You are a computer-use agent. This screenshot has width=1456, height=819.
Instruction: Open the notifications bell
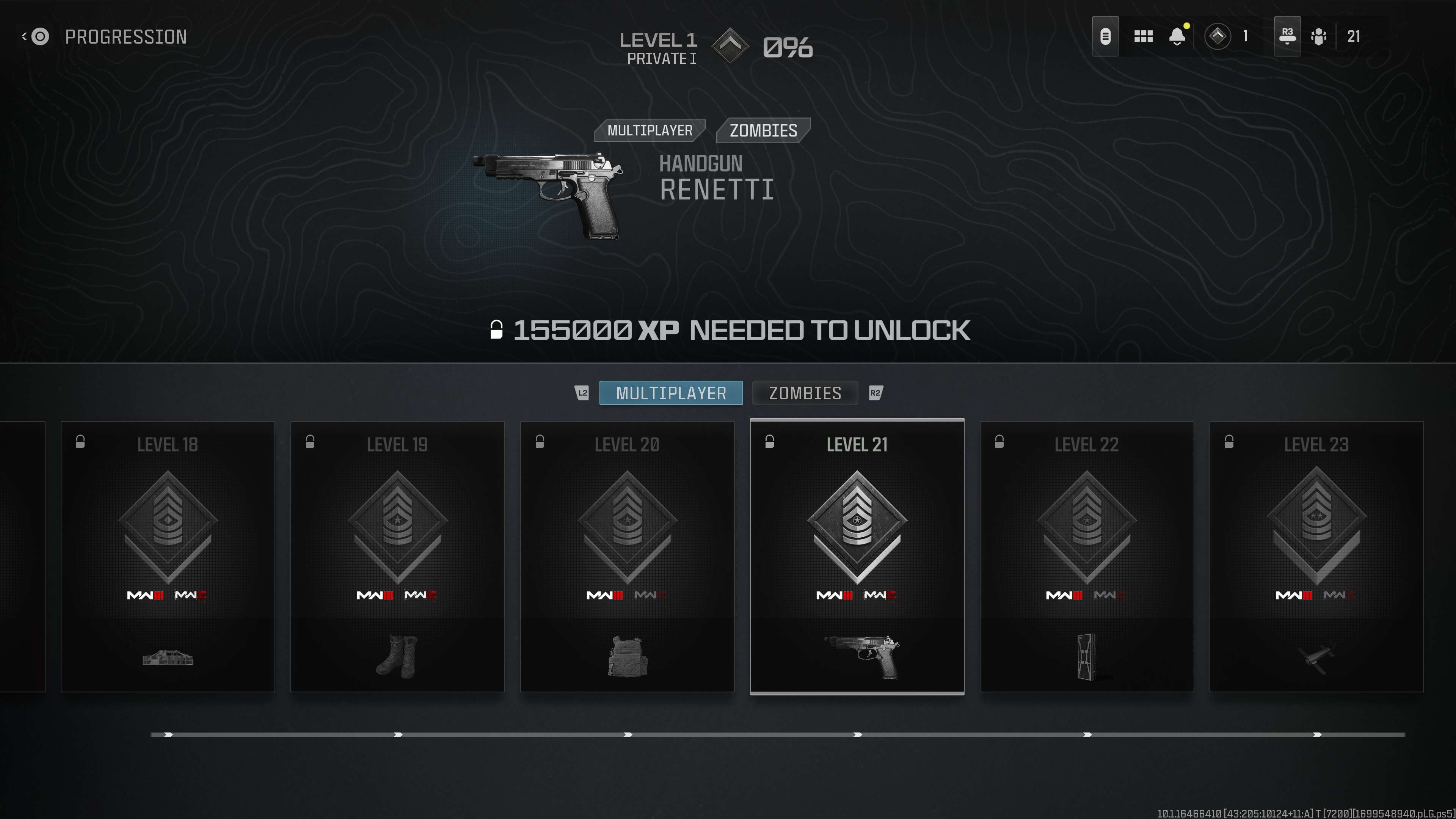tap(1177, 36)
